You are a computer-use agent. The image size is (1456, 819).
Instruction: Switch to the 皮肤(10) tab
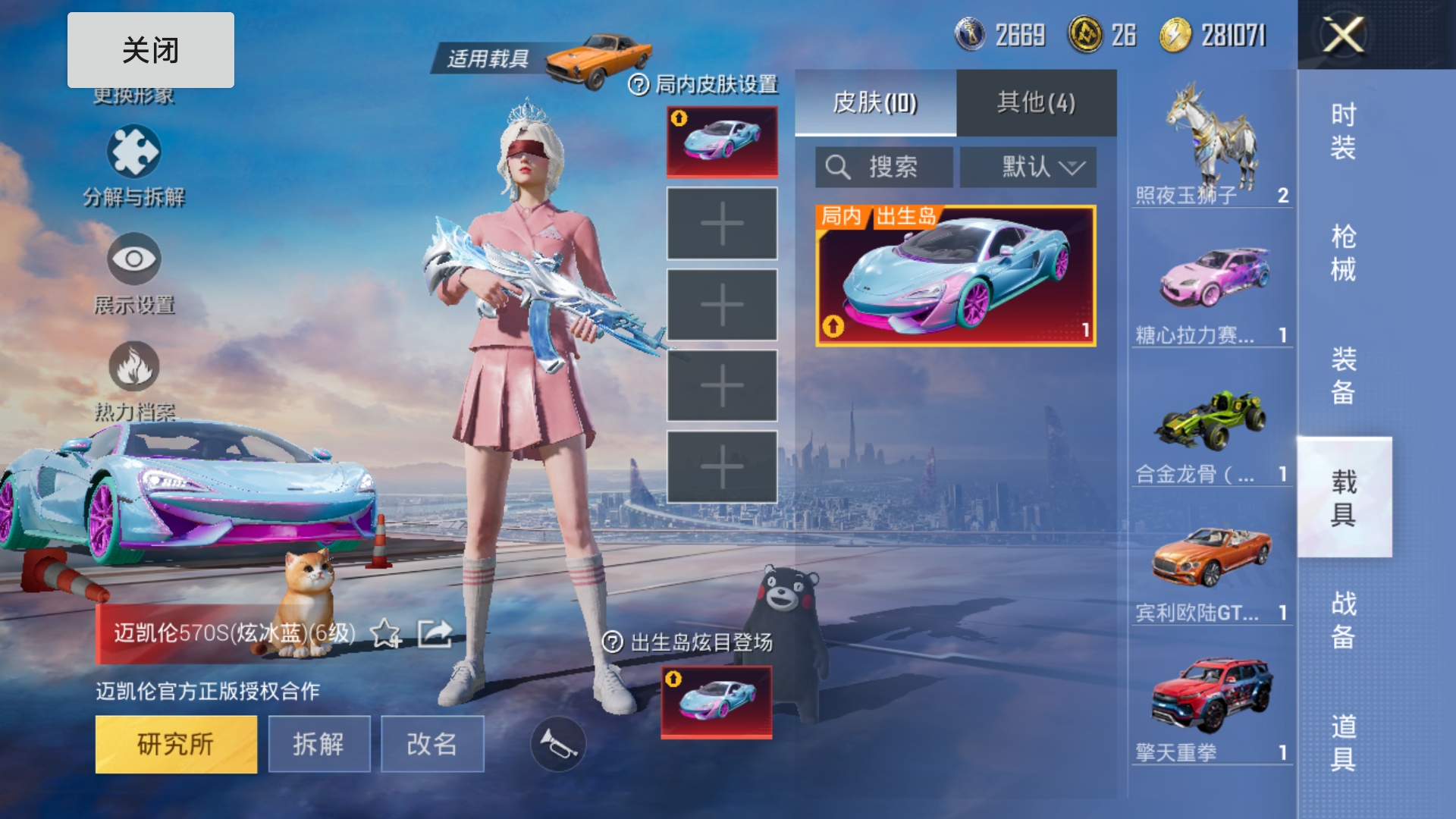(875, 102)
